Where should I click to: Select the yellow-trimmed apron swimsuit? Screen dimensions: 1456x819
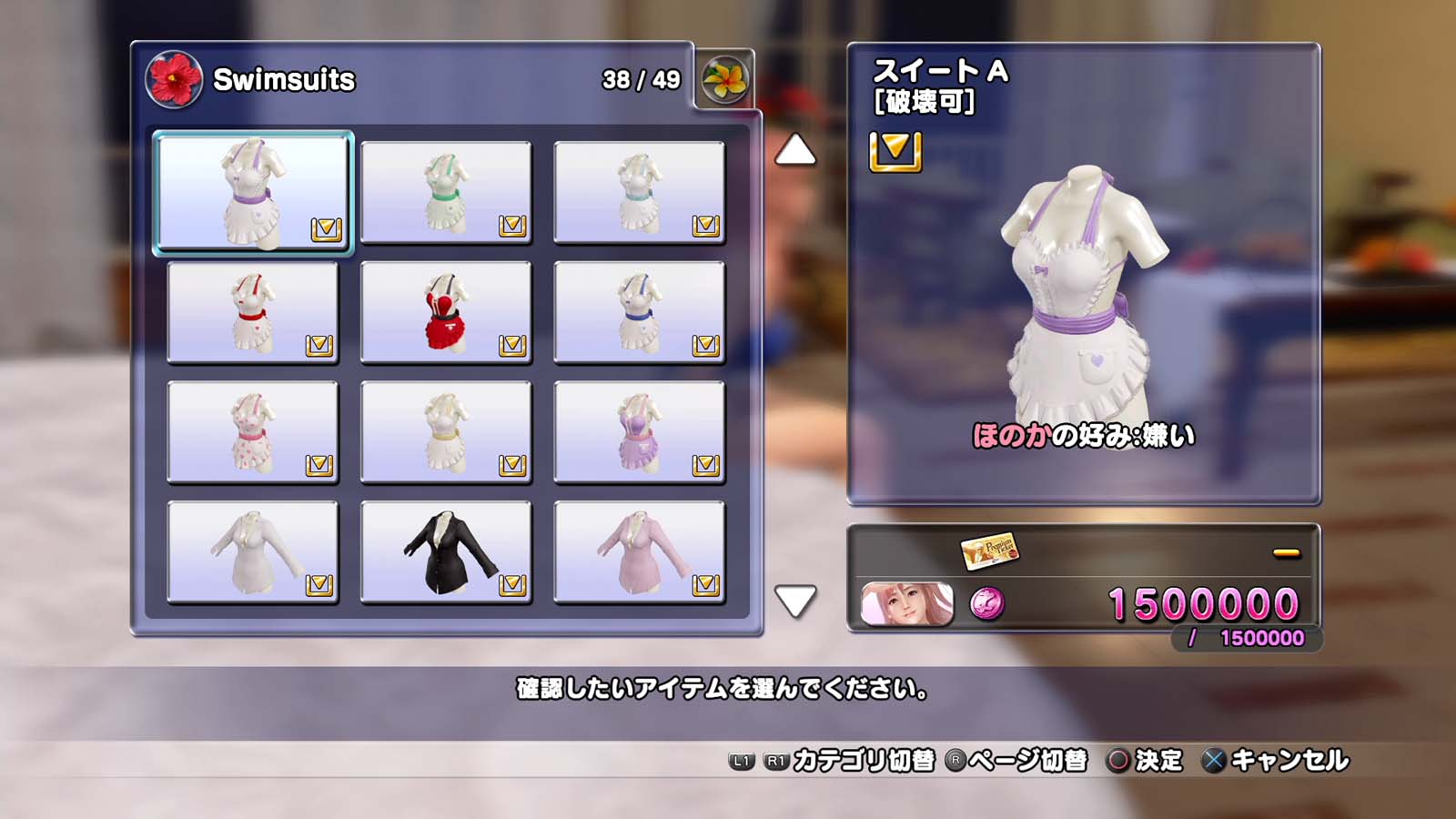pos(446,432)
